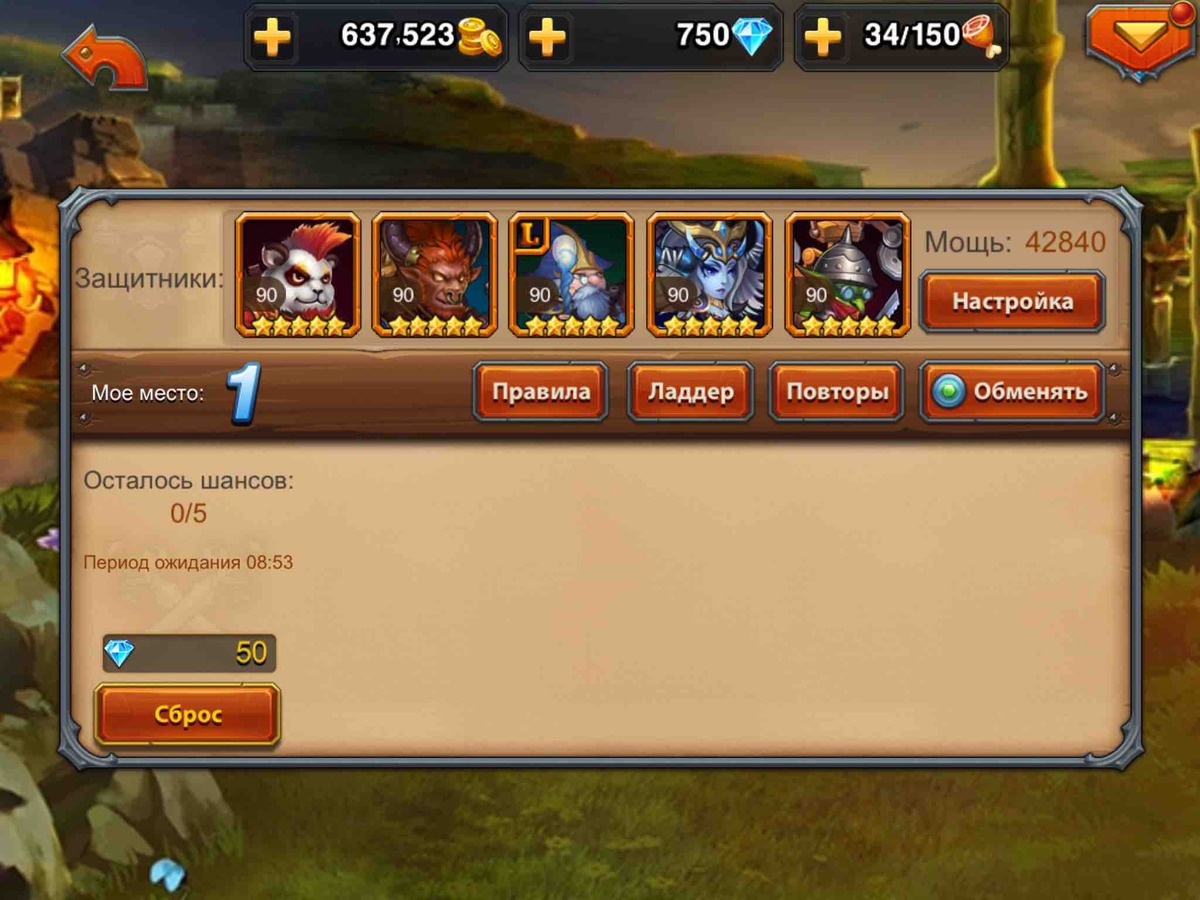Go back with the orange arrow

104,59
